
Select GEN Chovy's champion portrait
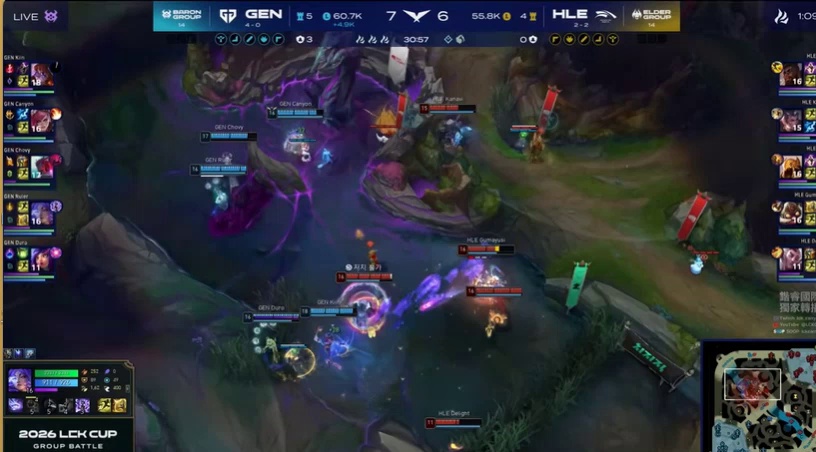(x=42, y=166)
